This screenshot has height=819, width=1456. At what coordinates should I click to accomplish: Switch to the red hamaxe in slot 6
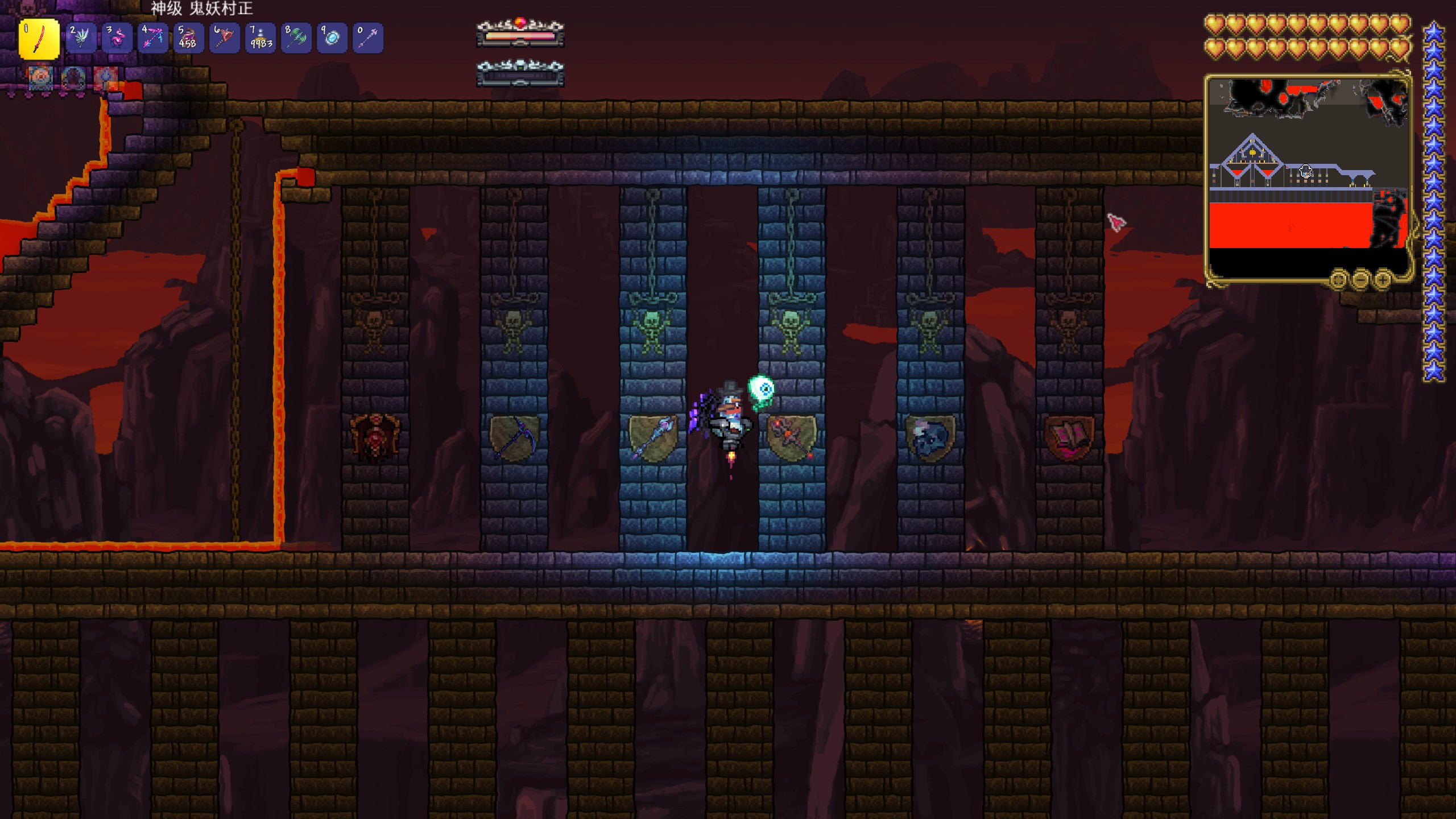click(224, 38)
